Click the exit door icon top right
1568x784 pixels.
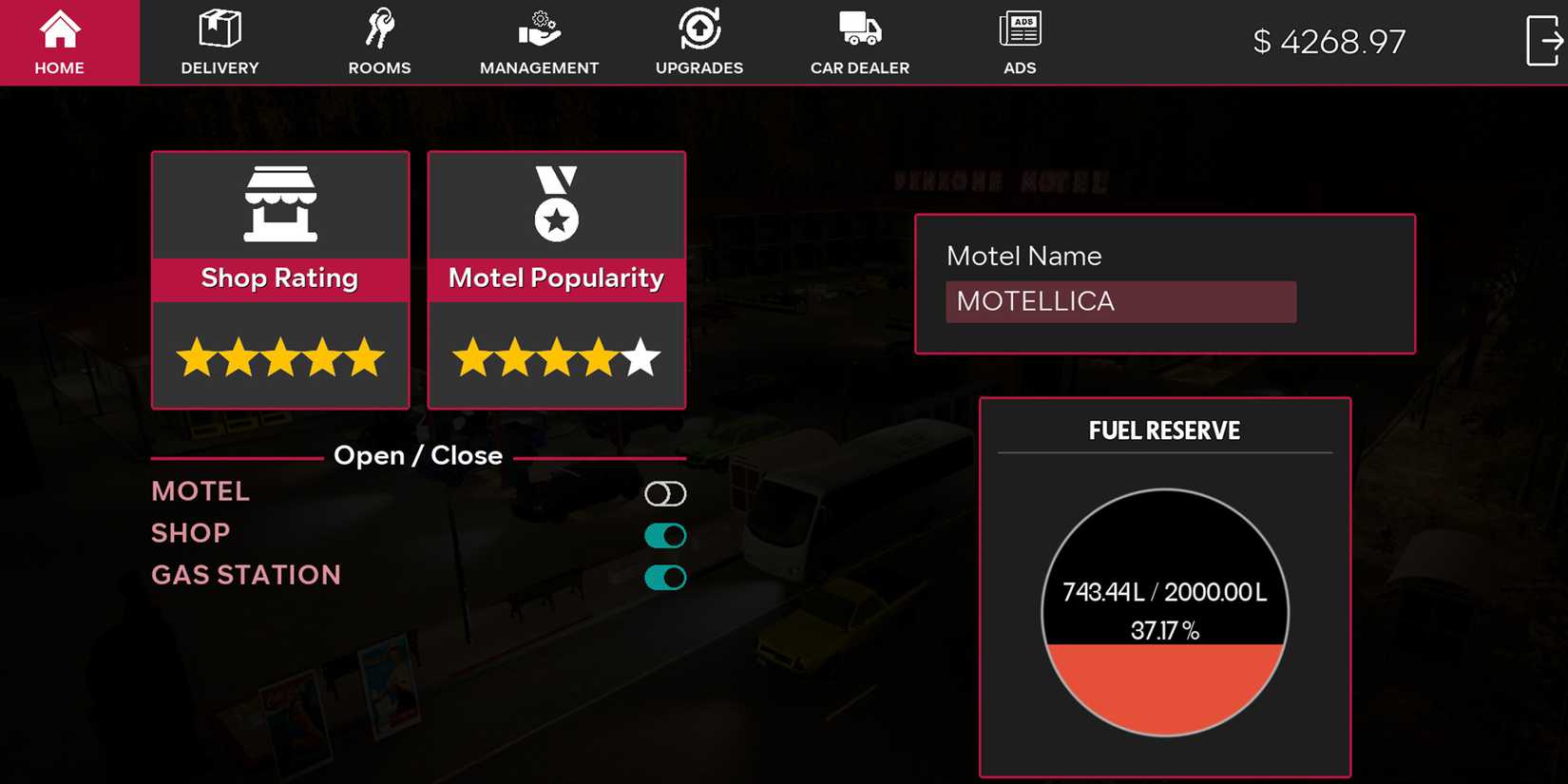1544,38
